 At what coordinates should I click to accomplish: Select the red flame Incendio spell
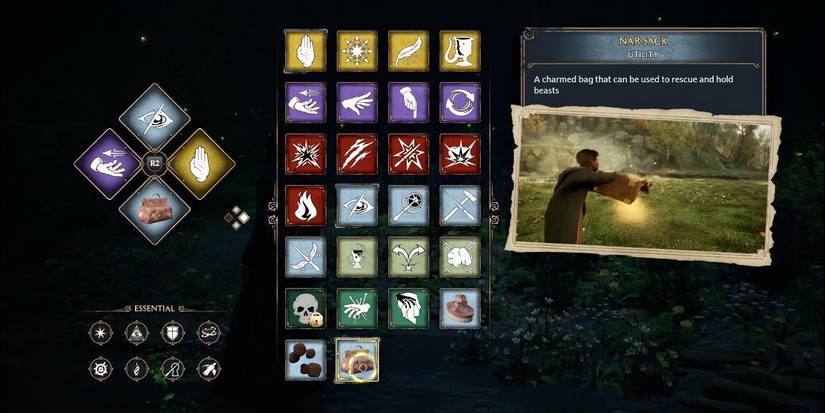click(305, 205)
